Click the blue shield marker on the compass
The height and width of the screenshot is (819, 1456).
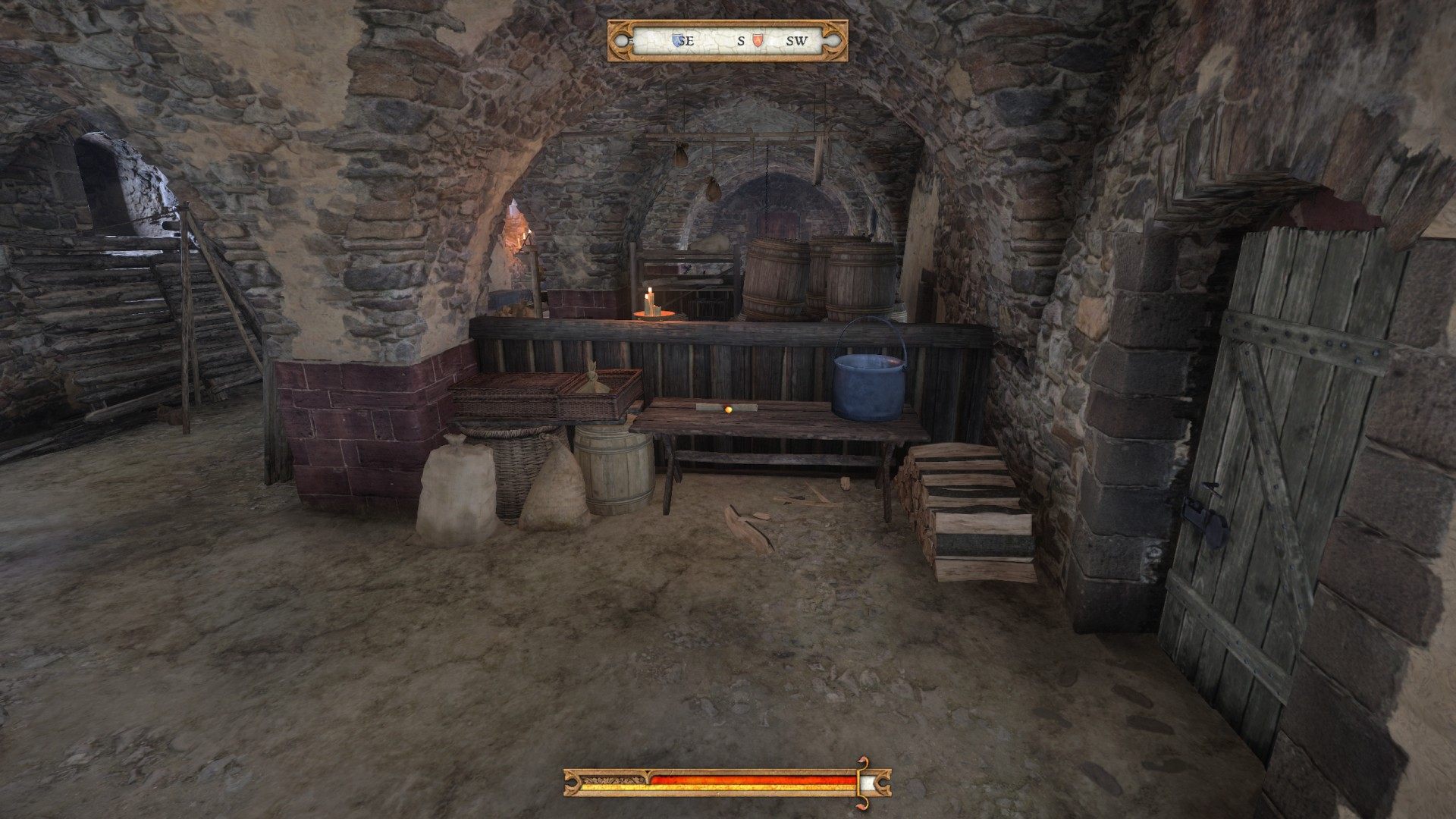[x=677, y=41]
